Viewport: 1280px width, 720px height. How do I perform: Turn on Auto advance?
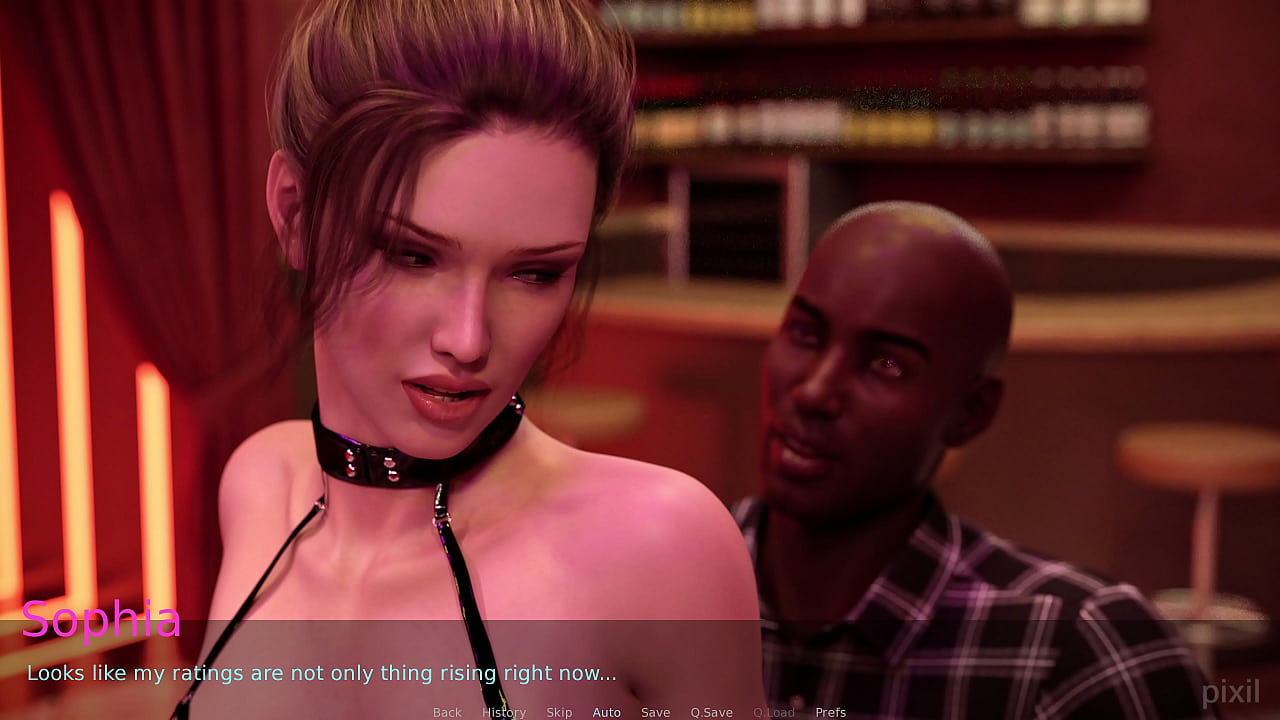click(x=606, y=712)
